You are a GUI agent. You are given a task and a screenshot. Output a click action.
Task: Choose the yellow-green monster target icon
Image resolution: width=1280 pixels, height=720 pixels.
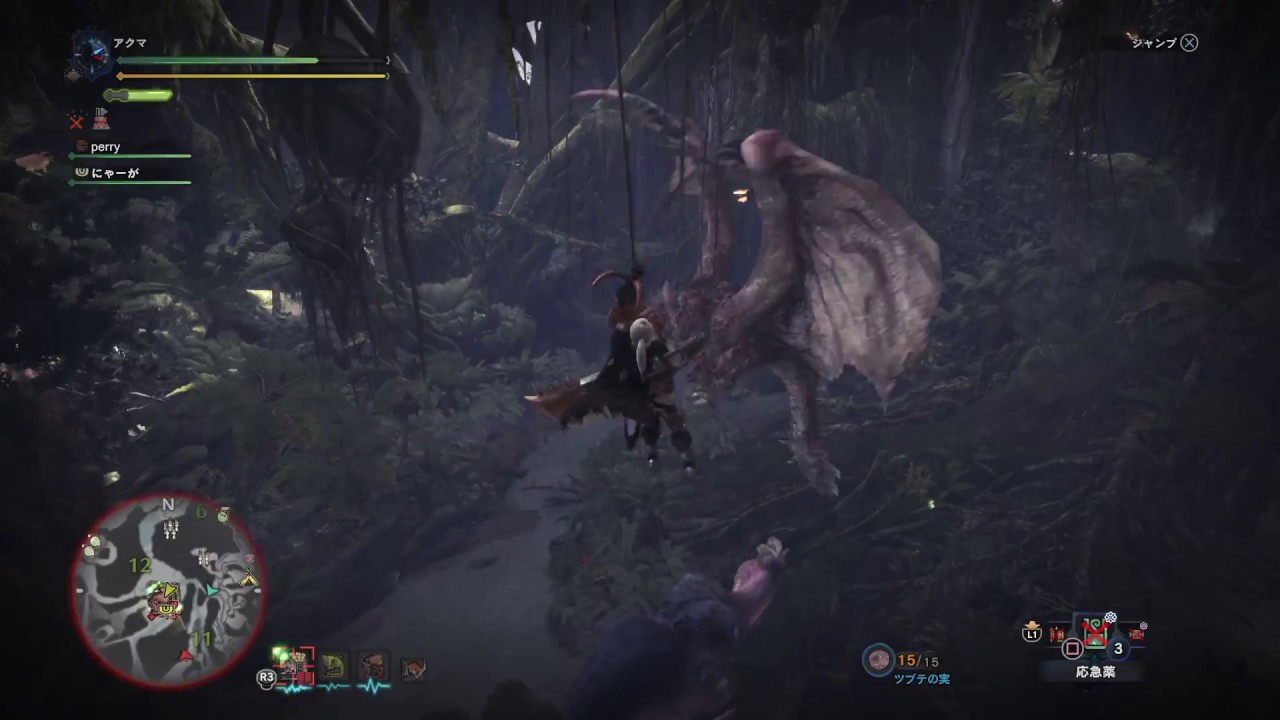pos(333,666)
